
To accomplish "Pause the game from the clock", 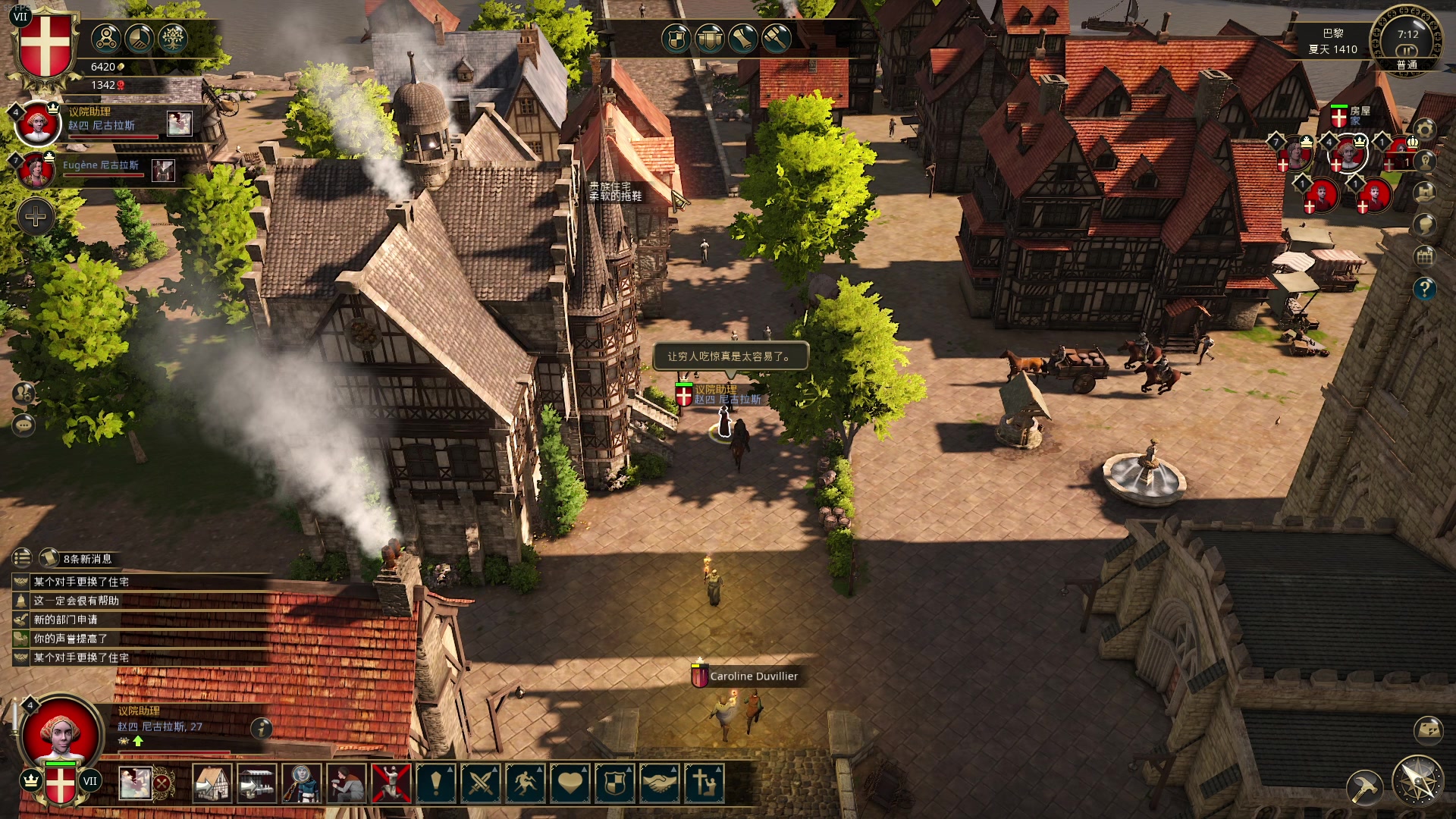I will (1407, 50).
